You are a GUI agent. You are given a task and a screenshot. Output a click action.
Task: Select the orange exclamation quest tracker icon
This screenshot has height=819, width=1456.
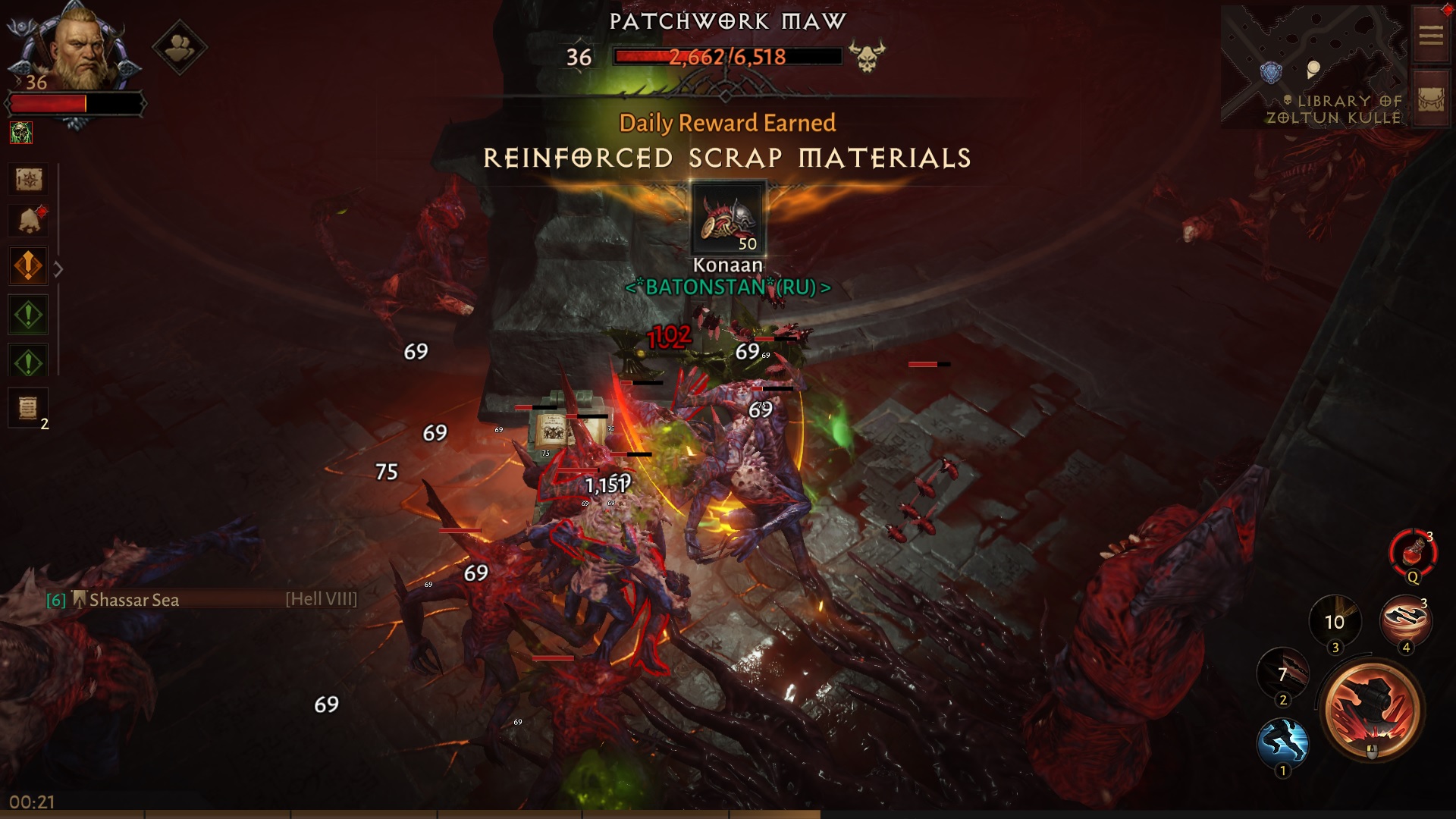[28, 266]
